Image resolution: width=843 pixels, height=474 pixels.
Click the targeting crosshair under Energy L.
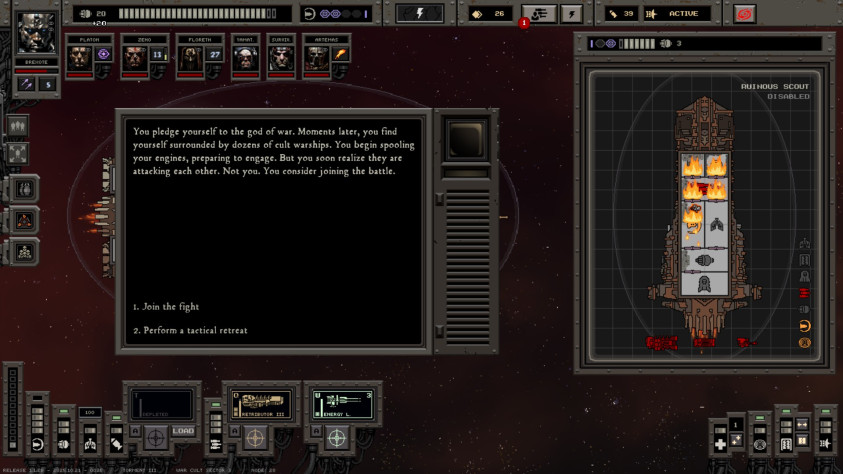[337, 437]
